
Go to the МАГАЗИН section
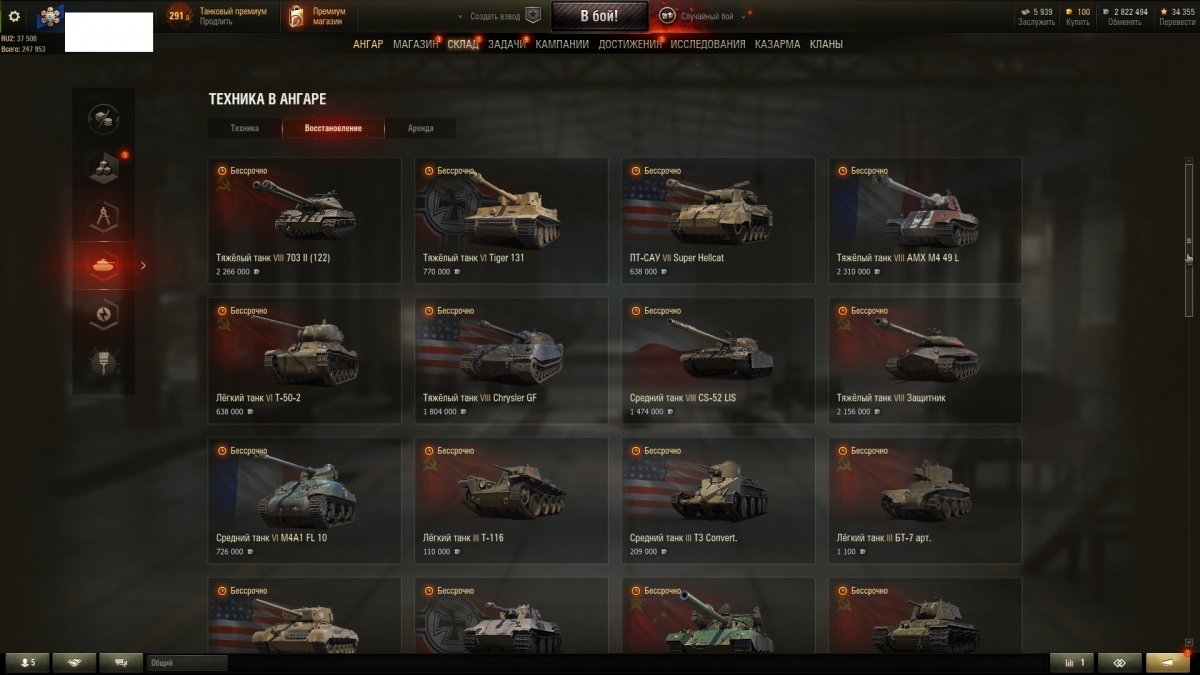click(415, 44)
